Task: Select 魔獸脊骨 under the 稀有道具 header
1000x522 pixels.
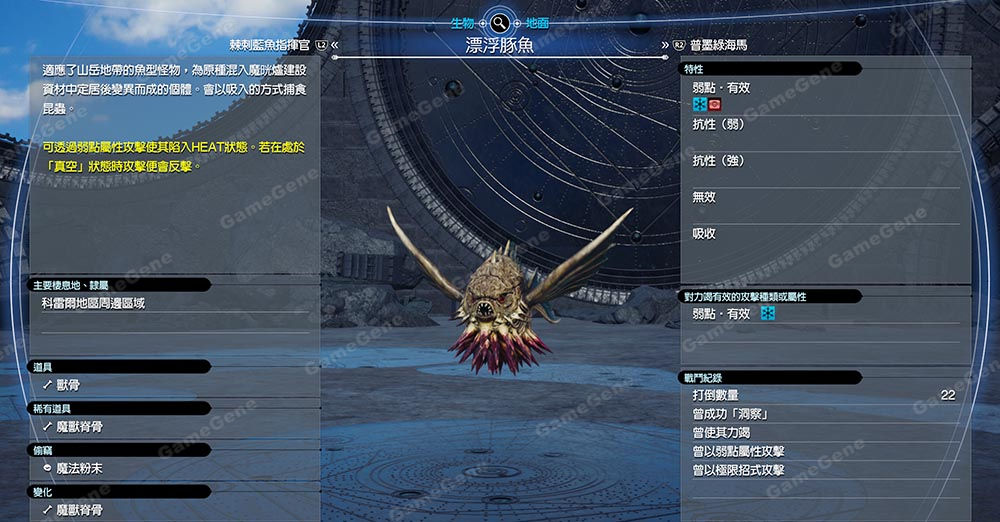Action: (x=80, y=426)
